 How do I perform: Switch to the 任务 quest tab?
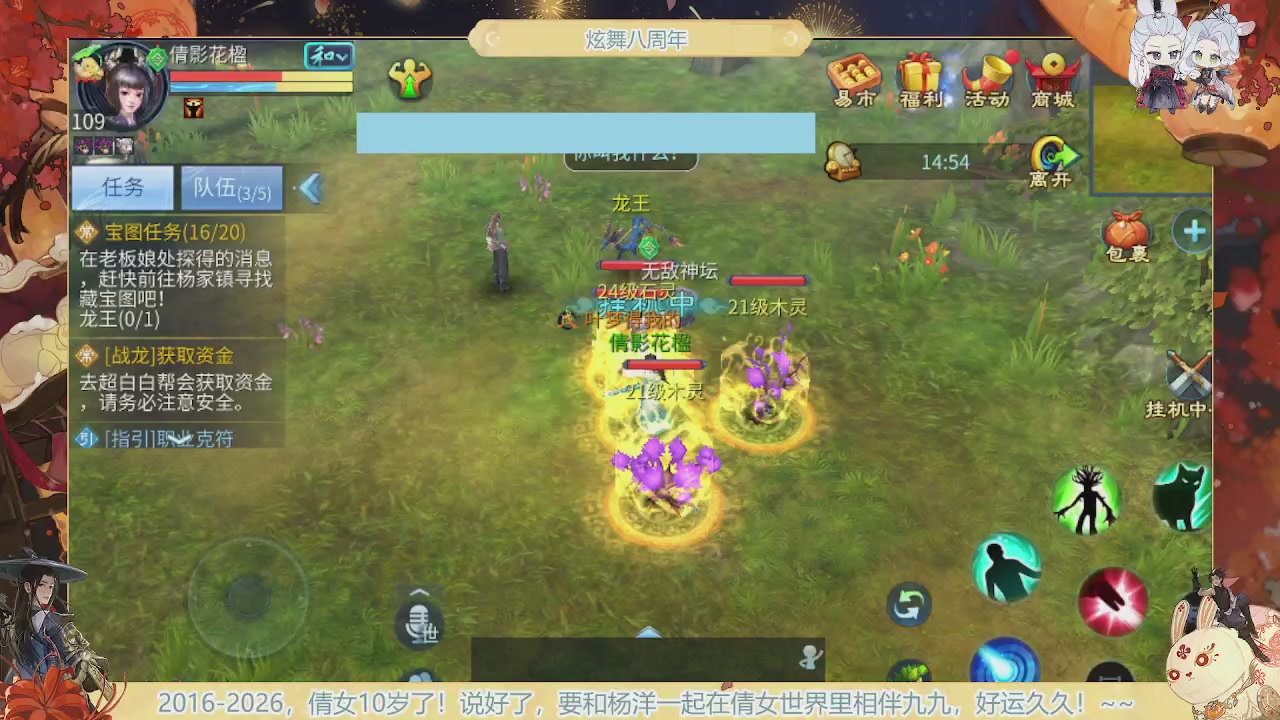[122, 186]
